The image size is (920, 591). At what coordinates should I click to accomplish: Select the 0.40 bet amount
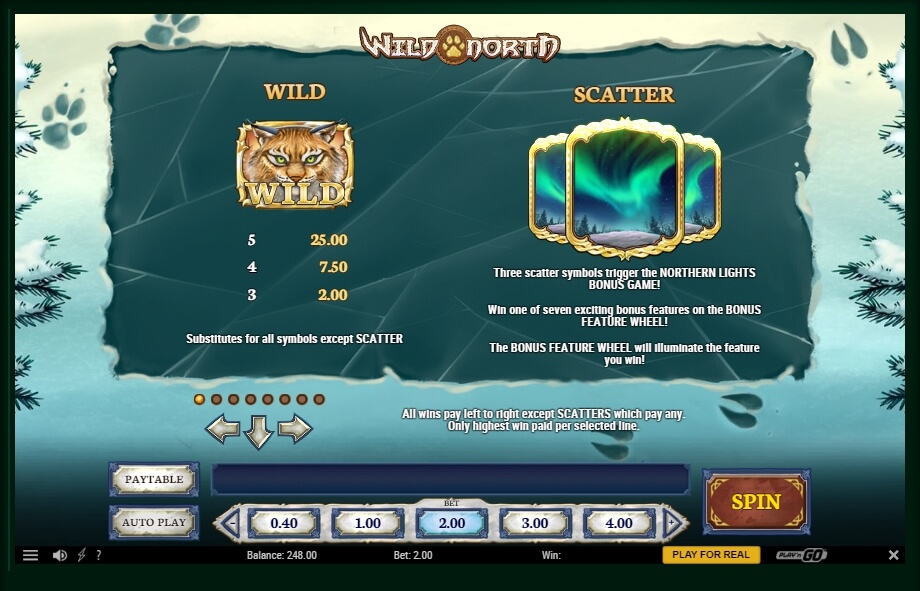tap(284, 523)
